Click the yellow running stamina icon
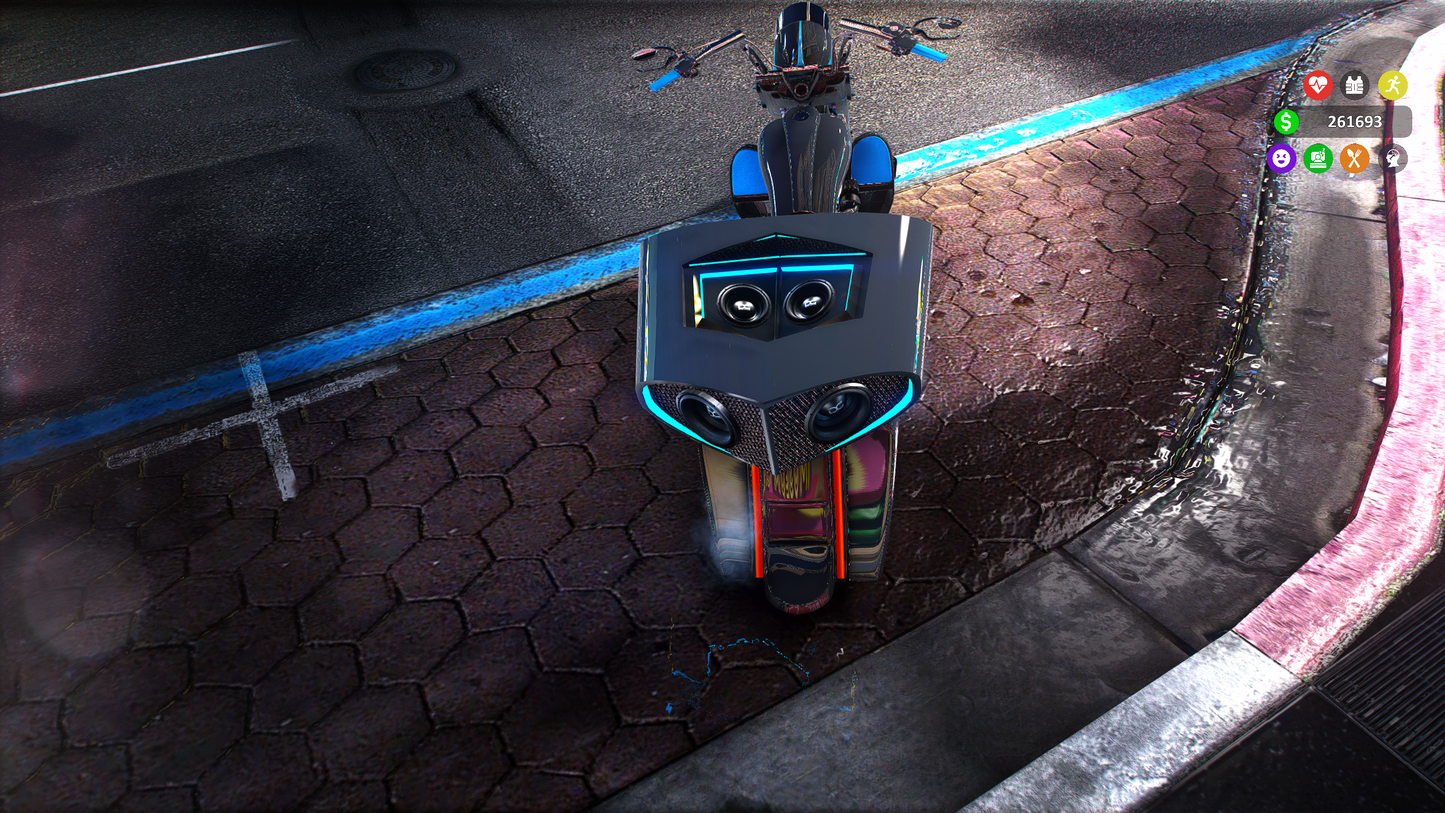 pyautogui.click(x=1392, y=85)
